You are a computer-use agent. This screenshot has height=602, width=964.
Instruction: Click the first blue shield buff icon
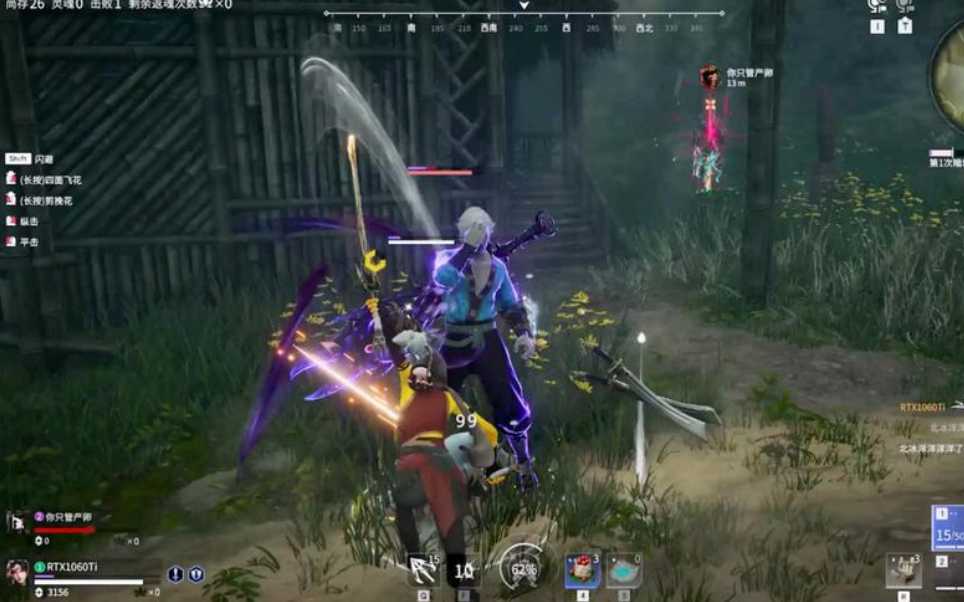coord(176,574)
